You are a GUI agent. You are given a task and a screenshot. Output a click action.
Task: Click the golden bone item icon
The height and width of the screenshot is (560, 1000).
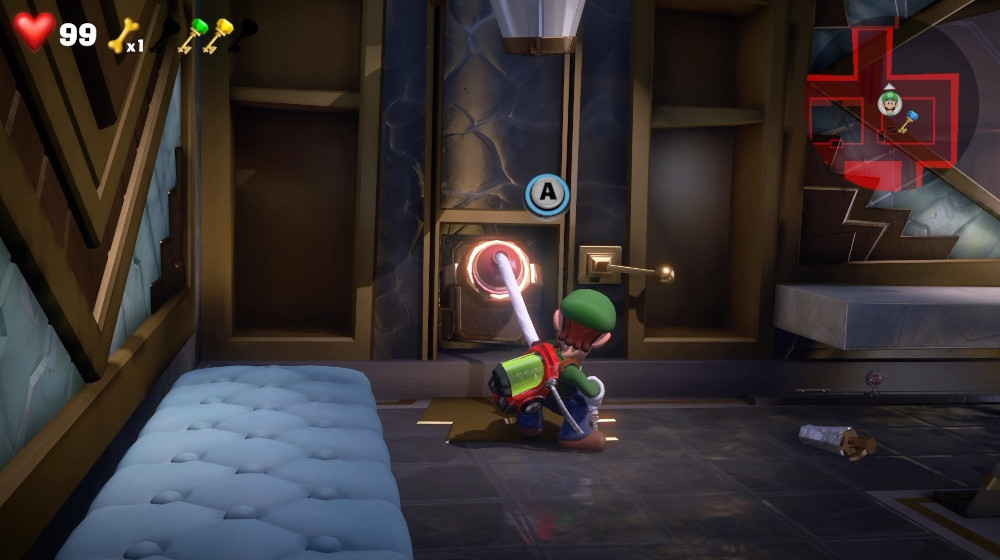pyautogui.click(x=121, y=36)
